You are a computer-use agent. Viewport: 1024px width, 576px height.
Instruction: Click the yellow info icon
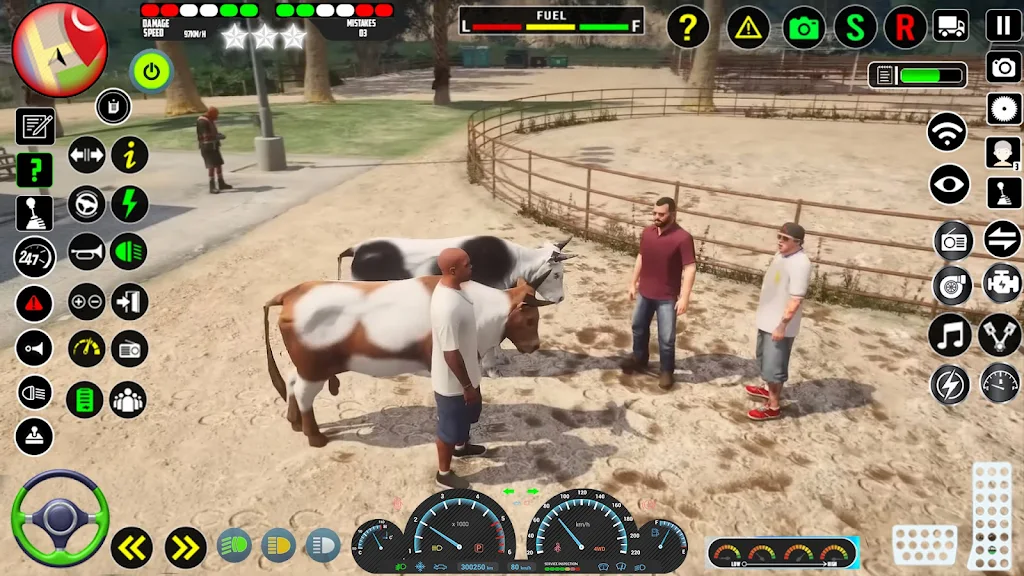pos(129,155)
